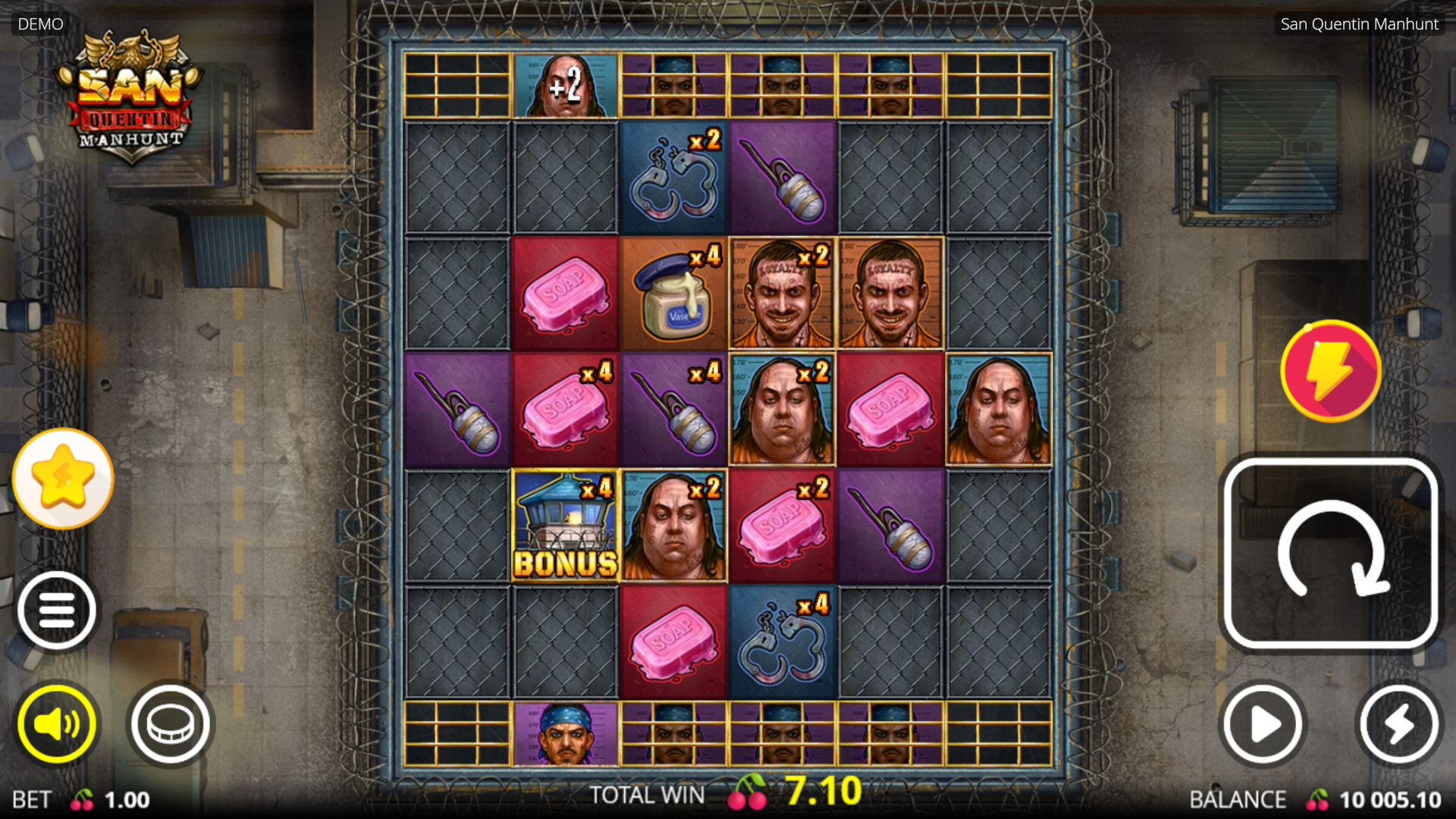Spin the reels with the large arrow button
Screen dimensions: 1456x819
(x=1331, y=554)
